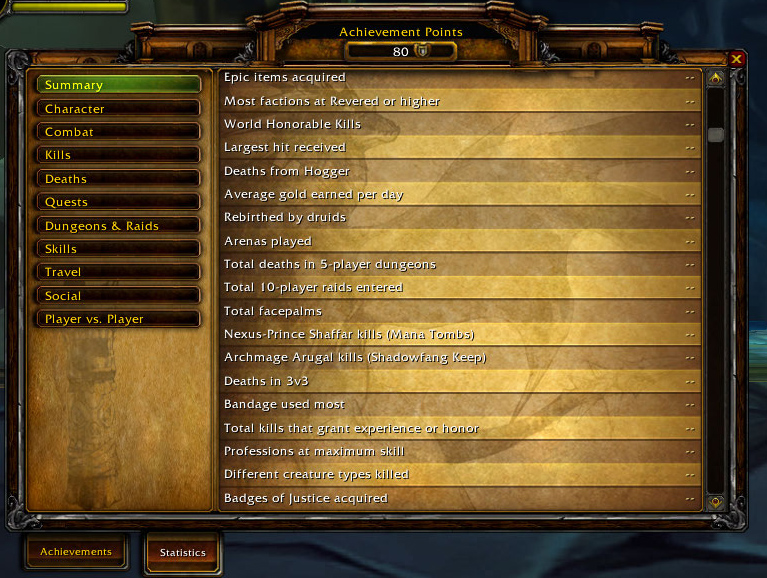Select the Badges of Justice acquired row
767x578 pixels.
459,498
